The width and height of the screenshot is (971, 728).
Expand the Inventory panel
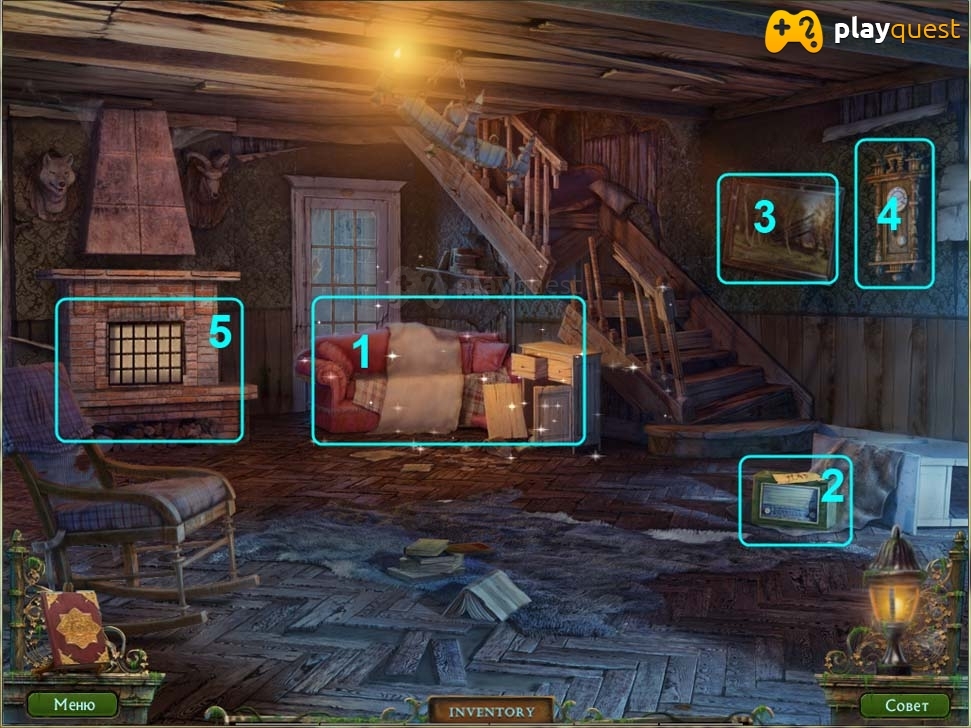491,712
